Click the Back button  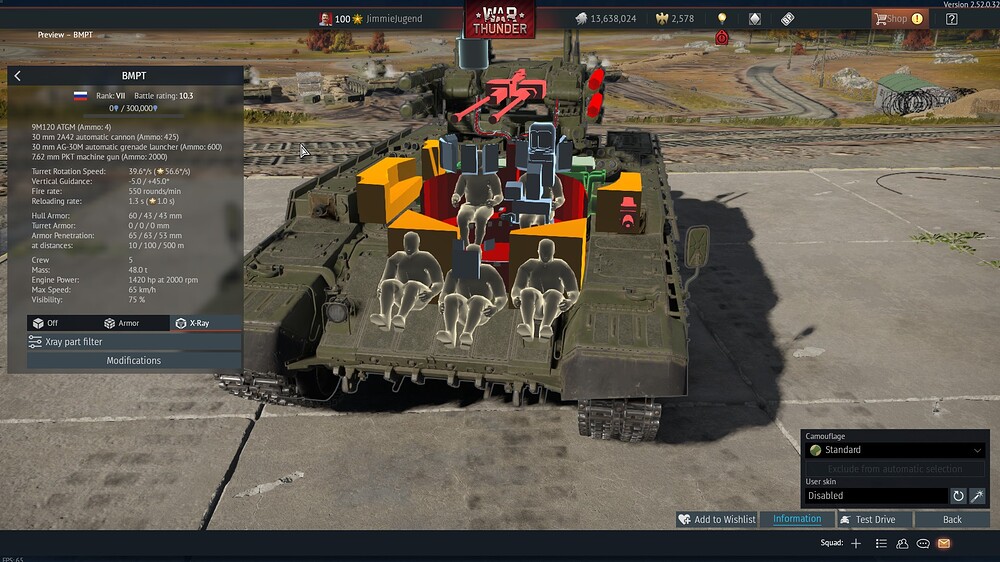coord(952,520)
